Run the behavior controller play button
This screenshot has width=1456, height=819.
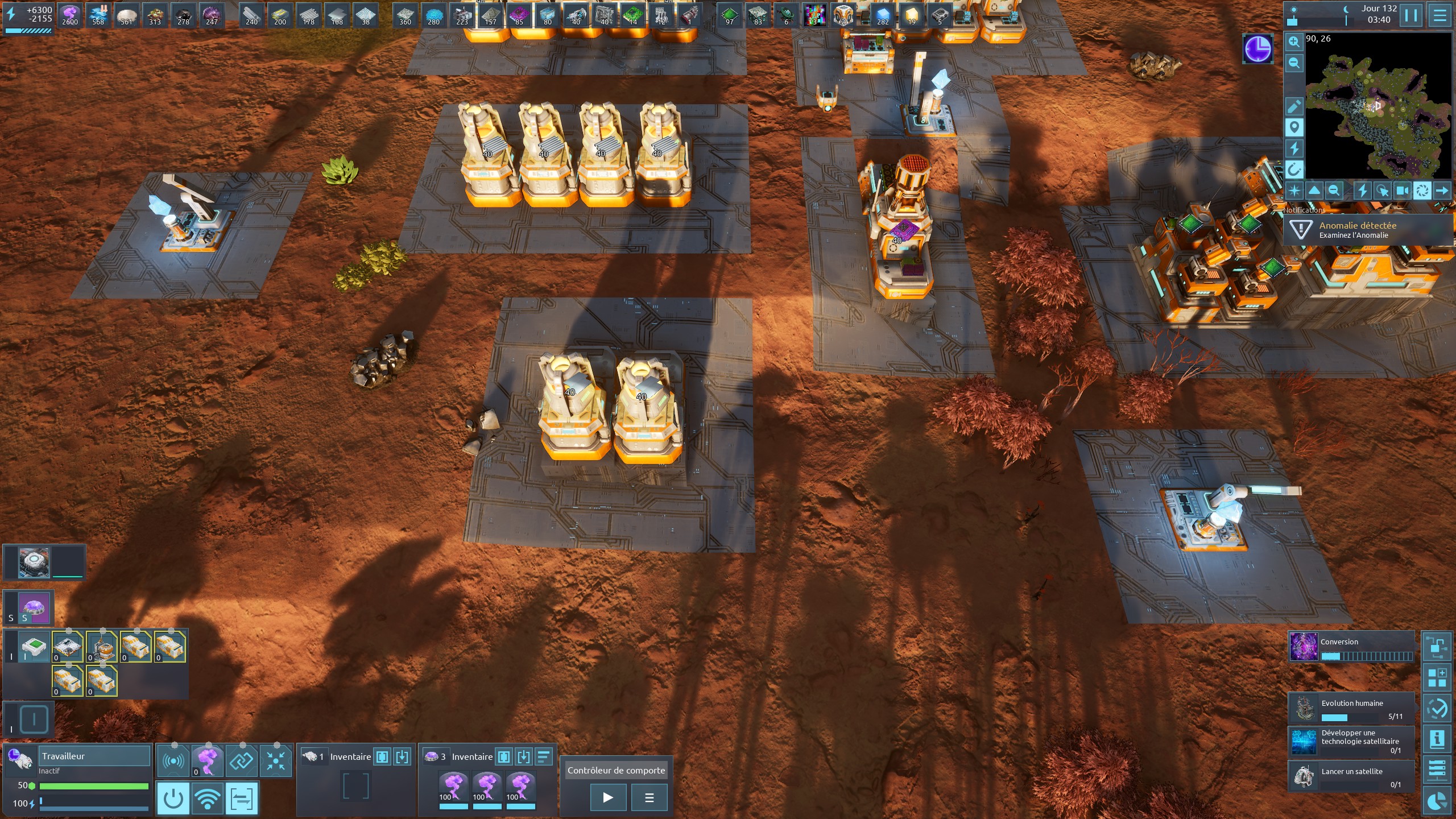click(x=608, y=797)
